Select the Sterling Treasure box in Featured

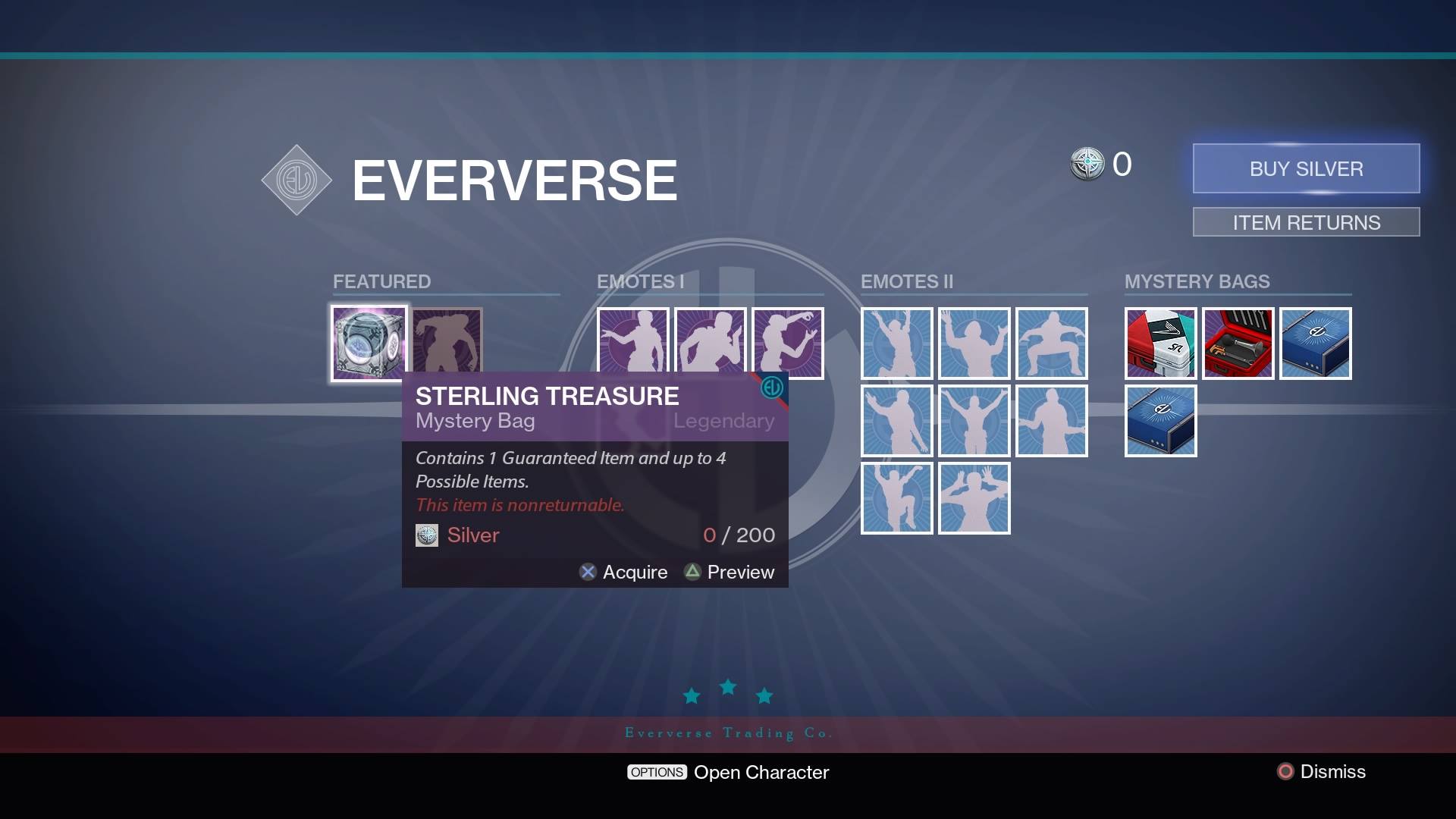[x=369, y=343]
